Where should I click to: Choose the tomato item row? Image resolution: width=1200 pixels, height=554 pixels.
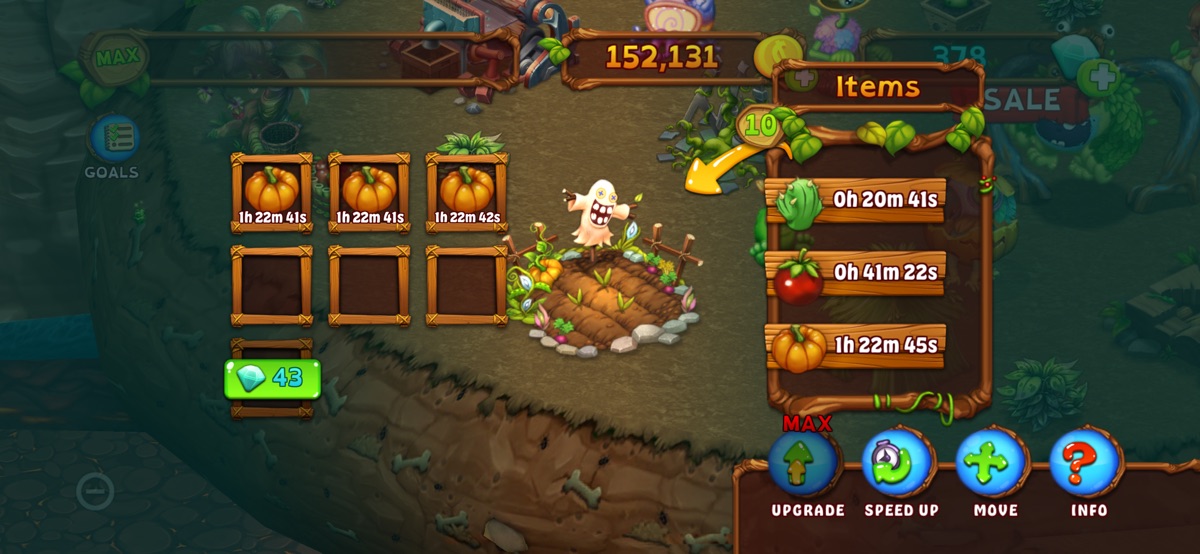(x=856, y=273)
